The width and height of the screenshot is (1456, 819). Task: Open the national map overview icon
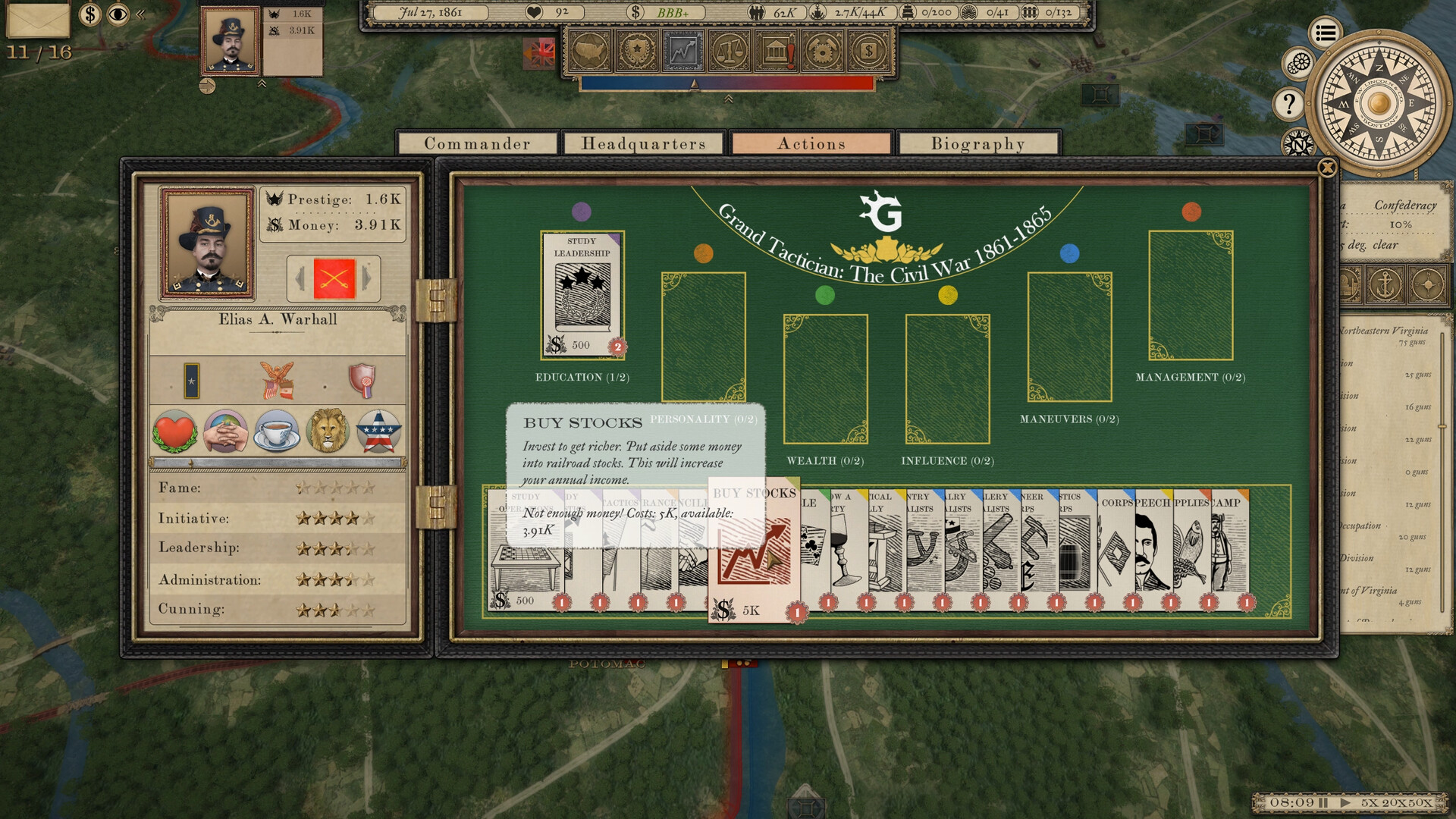(589, 53)
